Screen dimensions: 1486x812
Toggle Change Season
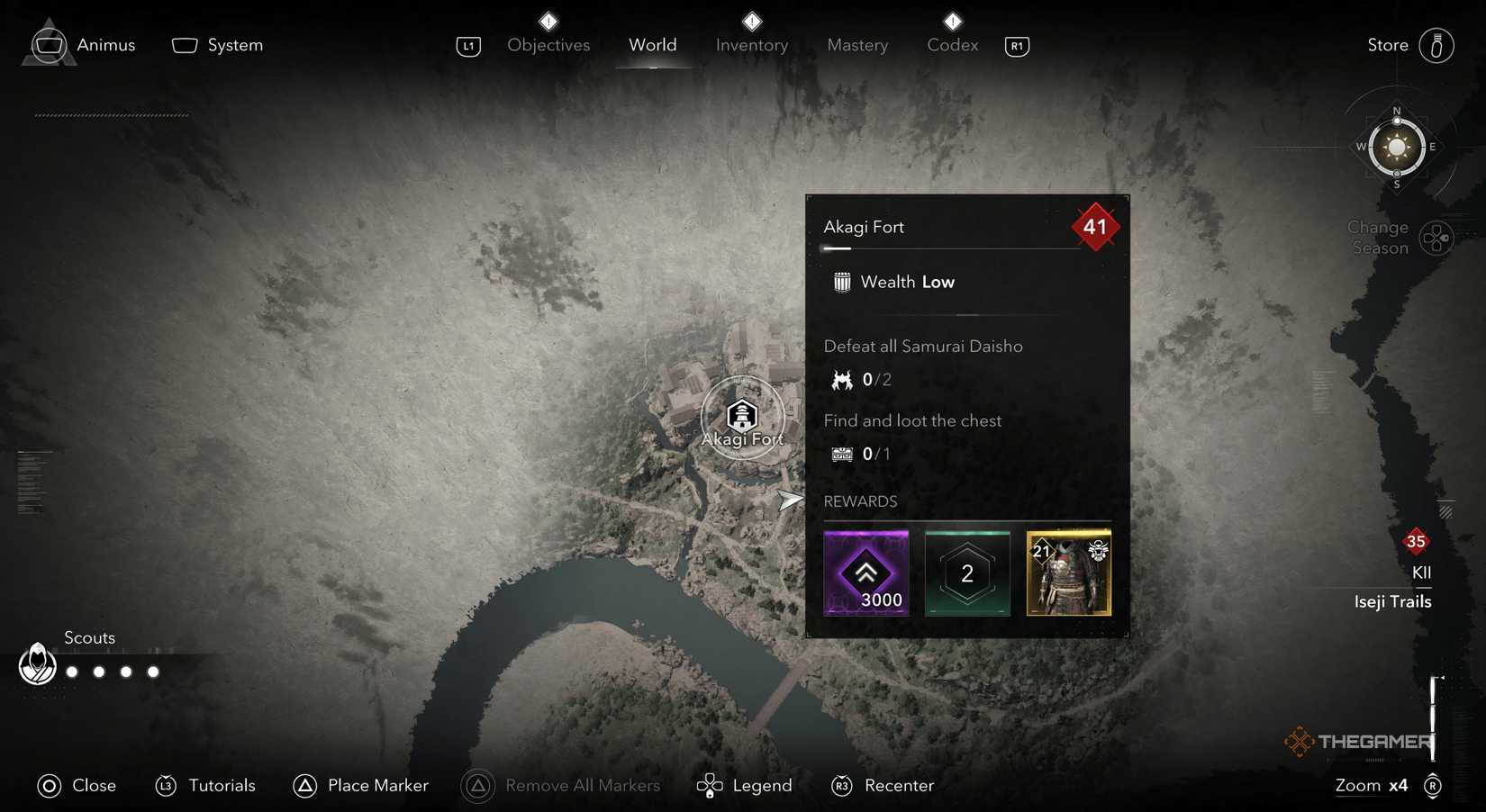1436,238
